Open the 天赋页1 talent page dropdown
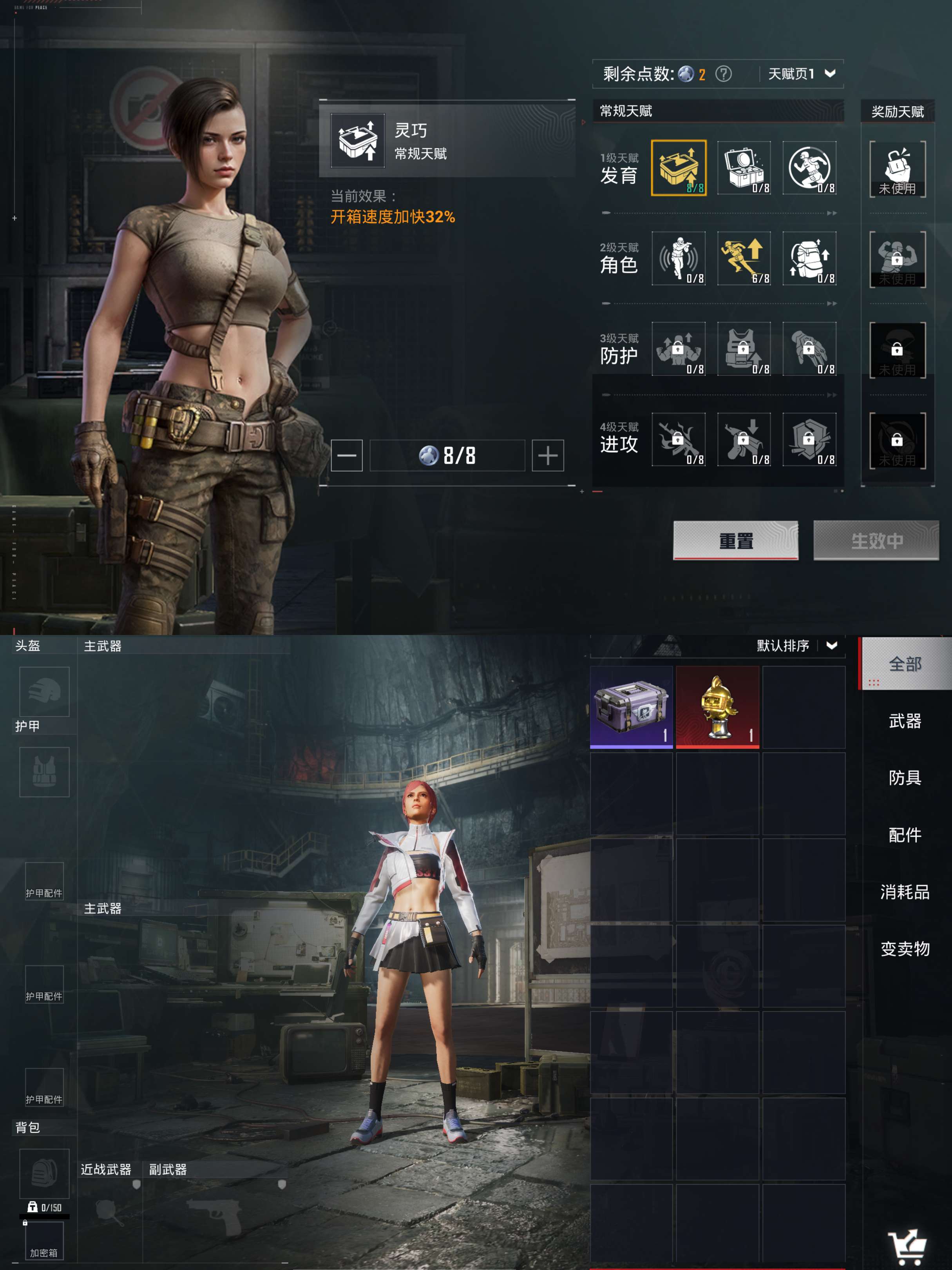The image size is (952, 1270). (801, 74)
